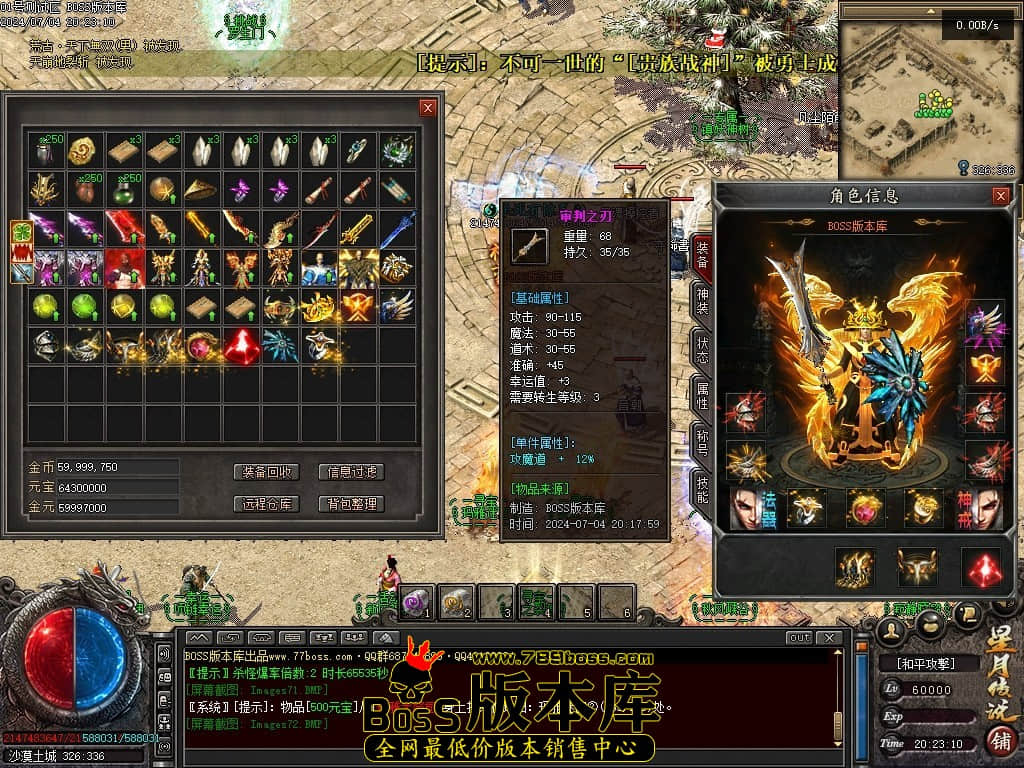Image resolution: width=1024 pixels, height=768 pixels.
Task: Pick the blue longsword in the bag
Action: [x=397, y=228]
